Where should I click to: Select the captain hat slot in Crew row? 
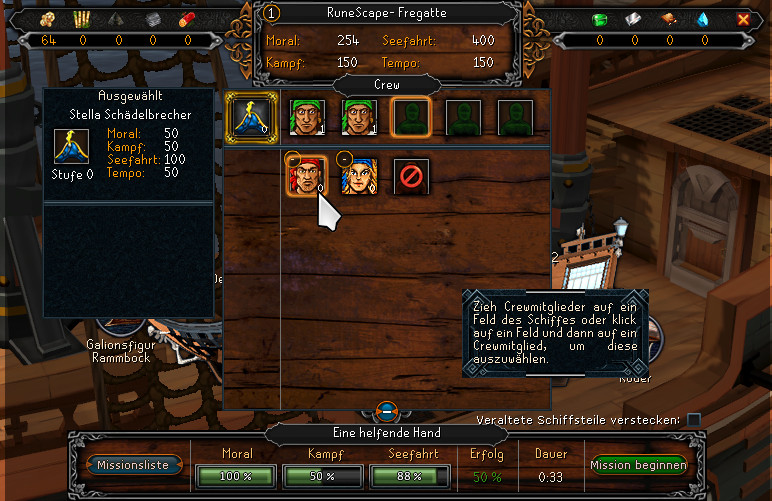246,115
